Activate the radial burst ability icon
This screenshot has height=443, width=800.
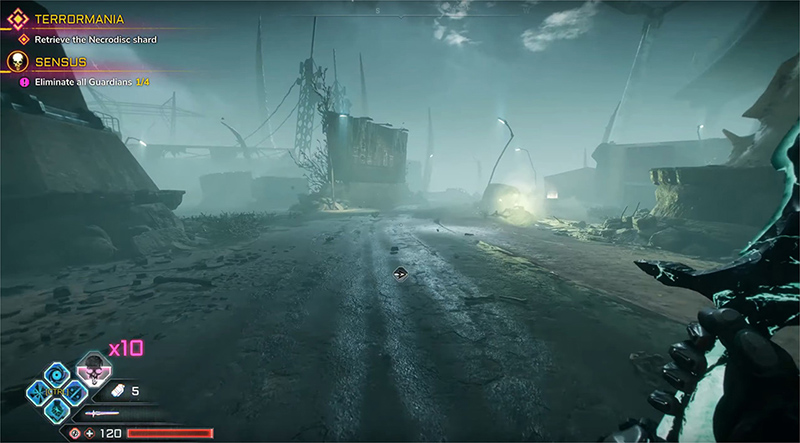coord(37,391)
